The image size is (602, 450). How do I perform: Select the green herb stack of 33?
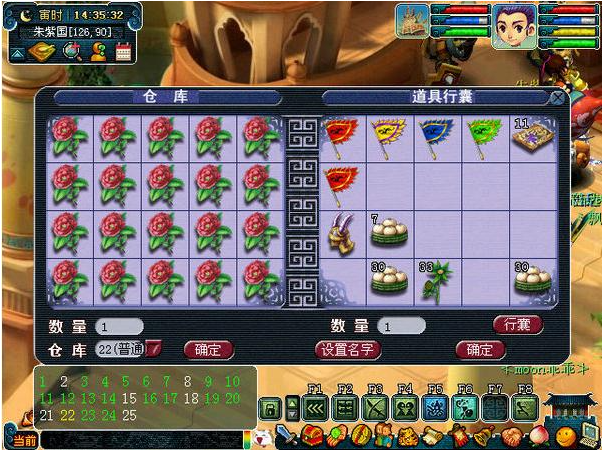(436, 281)
